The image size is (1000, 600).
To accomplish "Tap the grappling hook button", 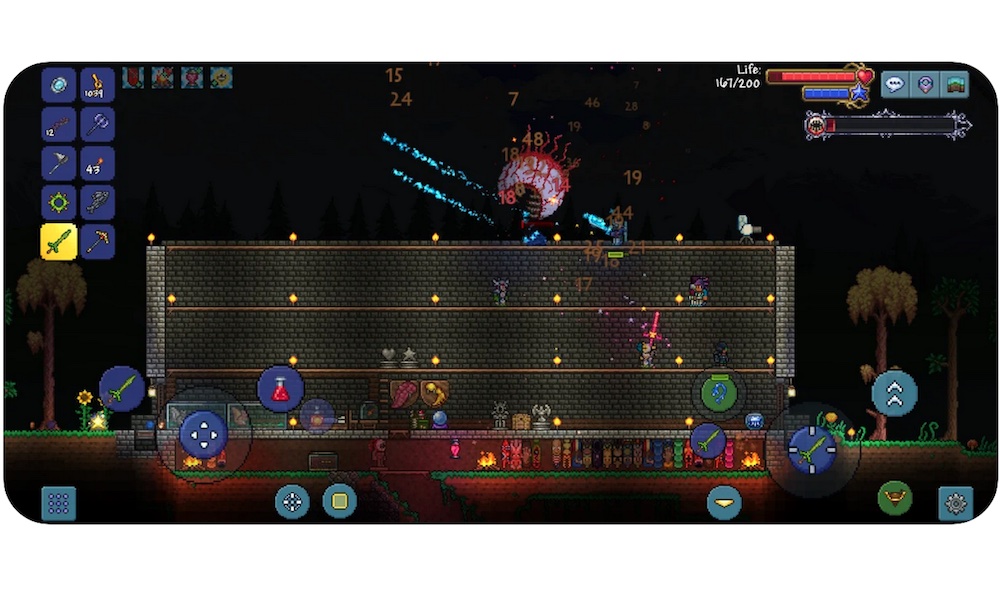I will coord(718,392).
